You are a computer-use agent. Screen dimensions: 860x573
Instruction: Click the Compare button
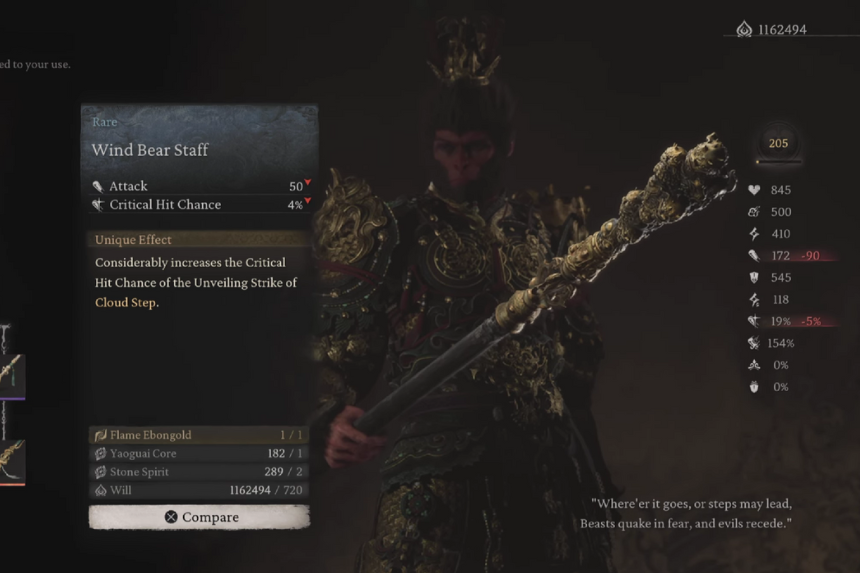(x=199, y=517)
